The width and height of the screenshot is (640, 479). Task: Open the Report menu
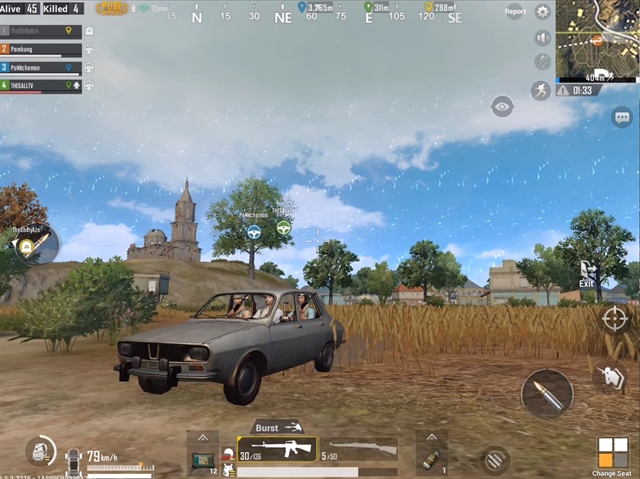(x=515, y=12)
